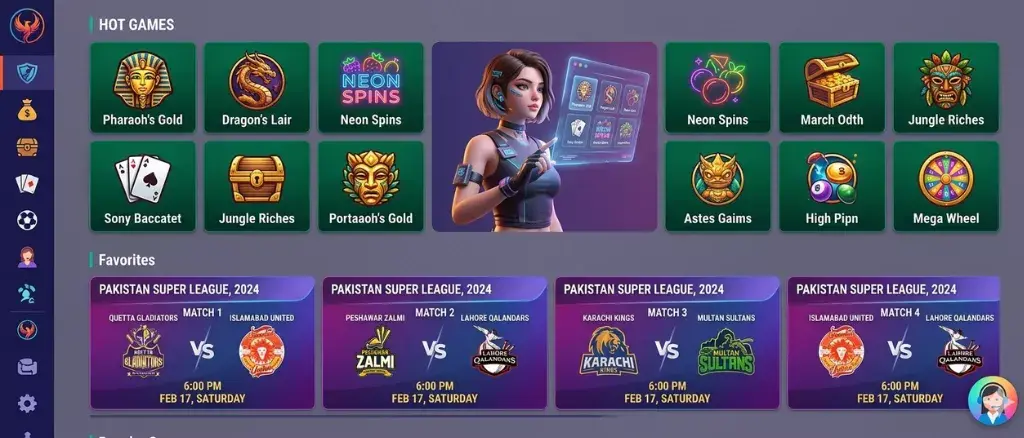1024x438 pixels.
Task: Open the settings gear in the sidebar
Action: click(x=27, y=404)
